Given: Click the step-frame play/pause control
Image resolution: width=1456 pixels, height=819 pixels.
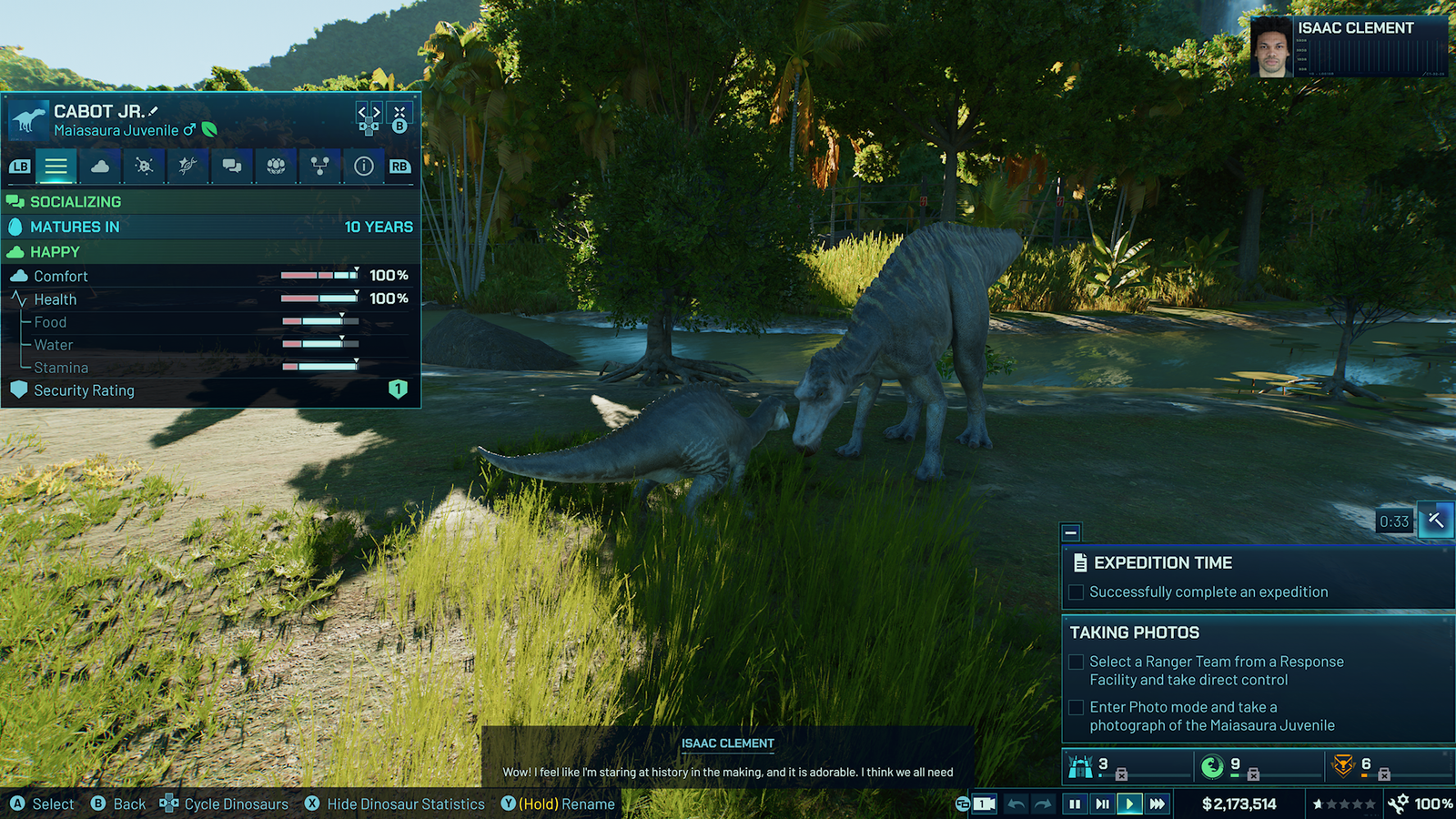Looking at the screenshot, I should [x=1102, y=804].
